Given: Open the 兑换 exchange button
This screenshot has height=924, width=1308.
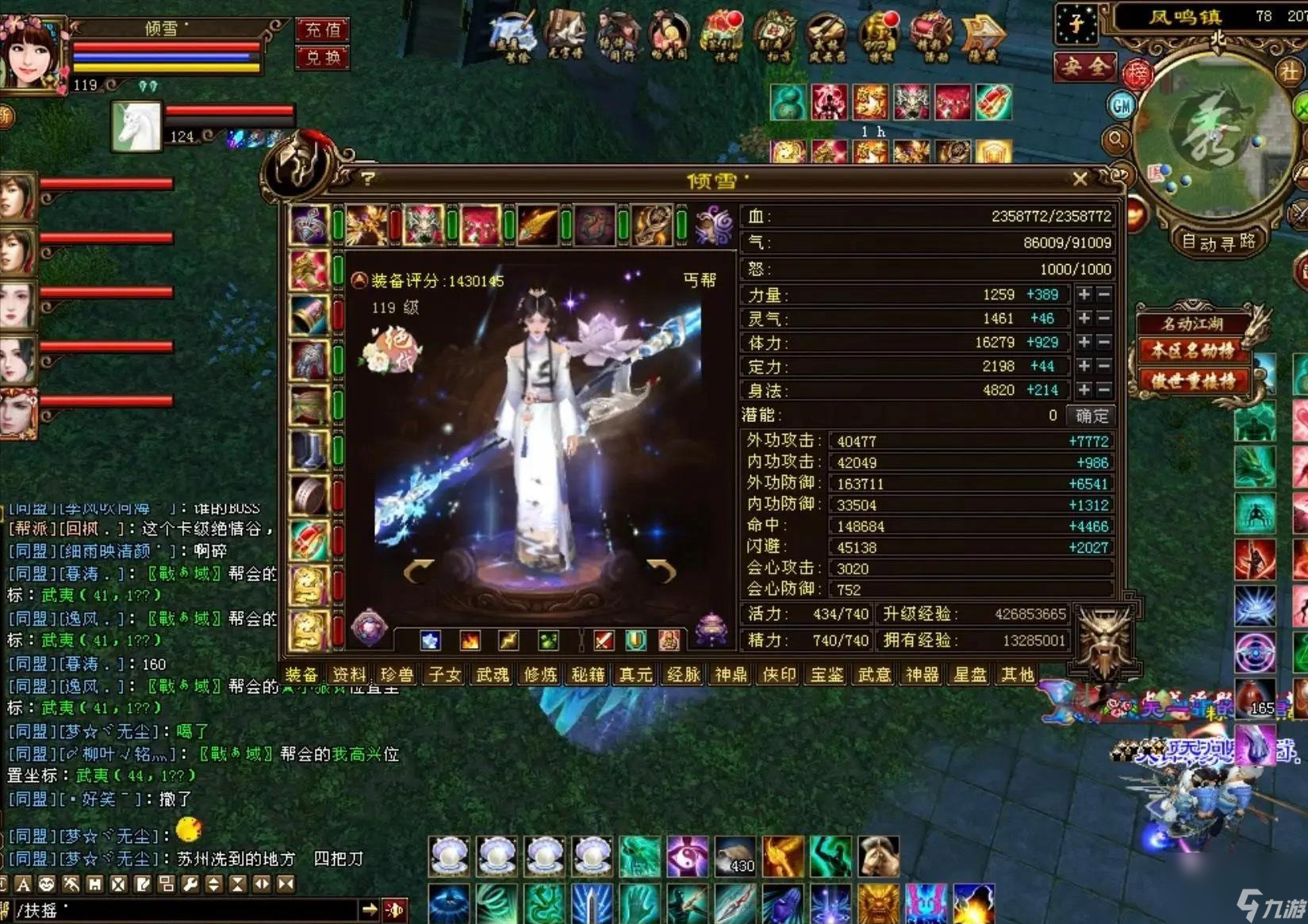Looking at the screenshot, I should click(x=323, y=57).
